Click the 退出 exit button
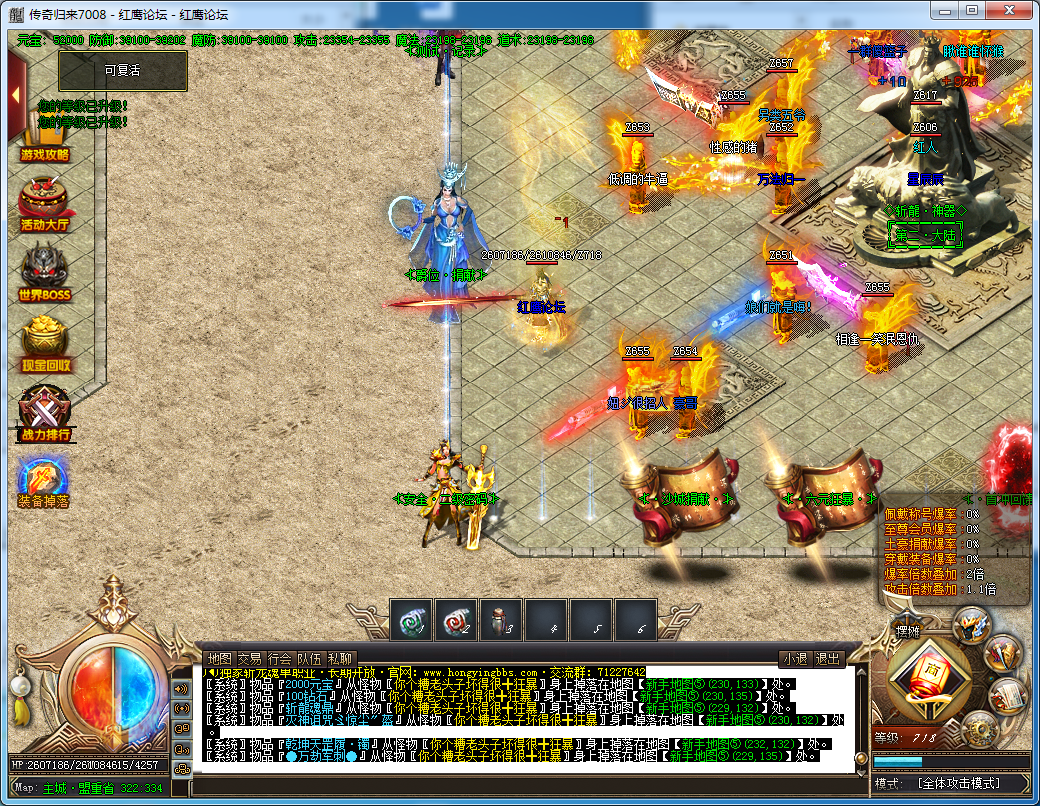 click(x=828, y=659)
